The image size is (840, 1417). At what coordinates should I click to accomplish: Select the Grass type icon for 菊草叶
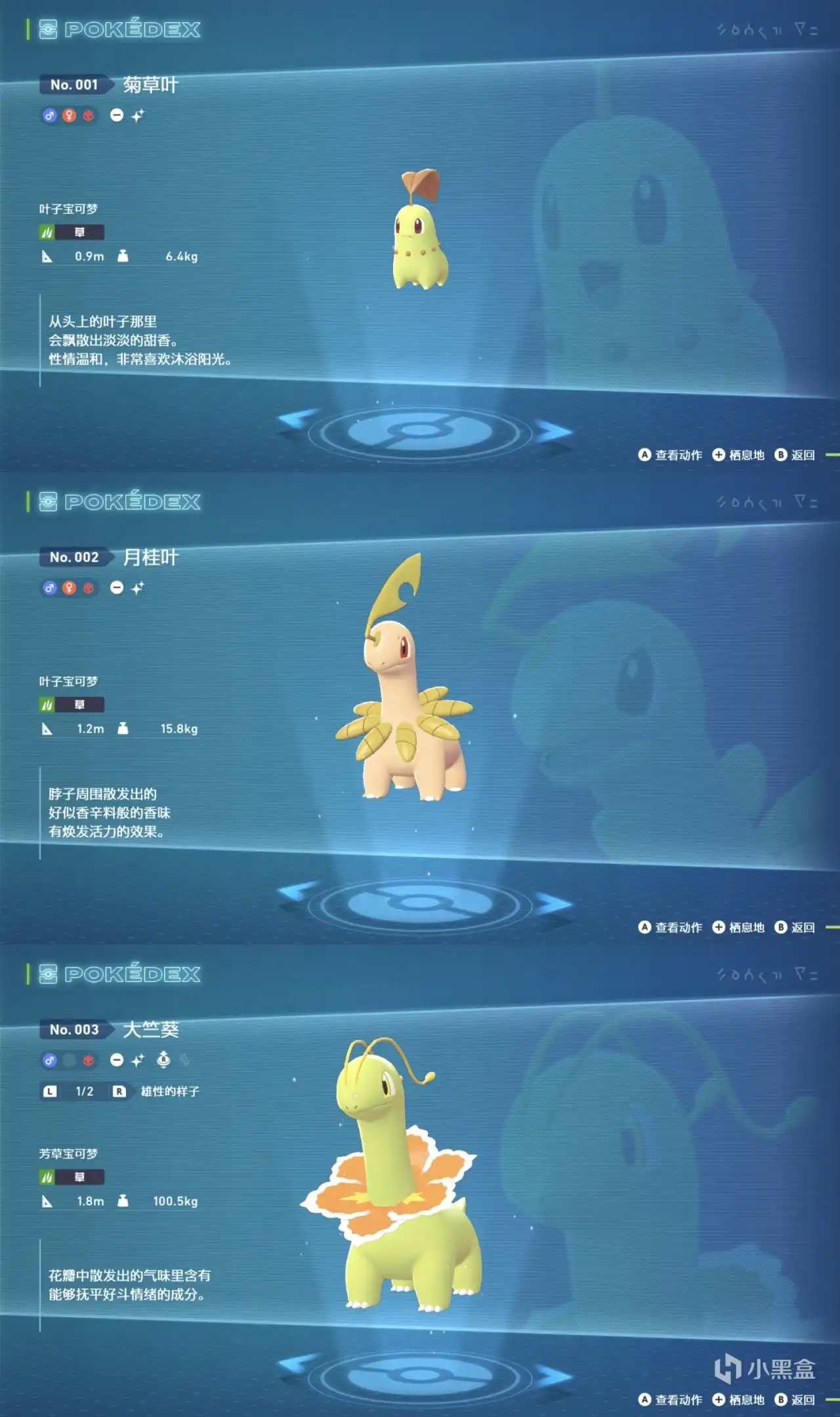coord(46,232)
